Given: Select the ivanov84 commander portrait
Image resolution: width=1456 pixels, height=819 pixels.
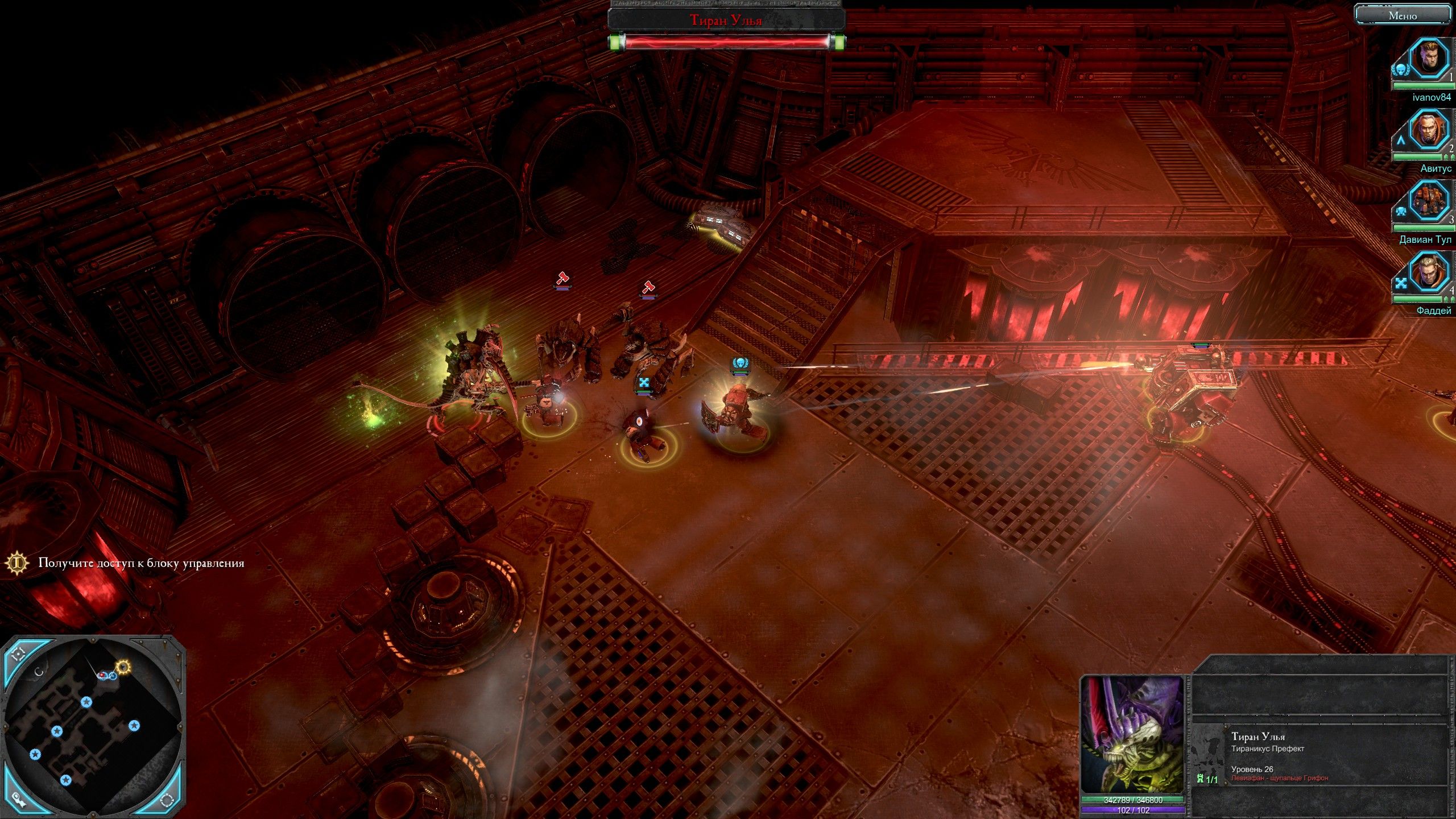Looking at the screenshot, I should (1428, 59).
